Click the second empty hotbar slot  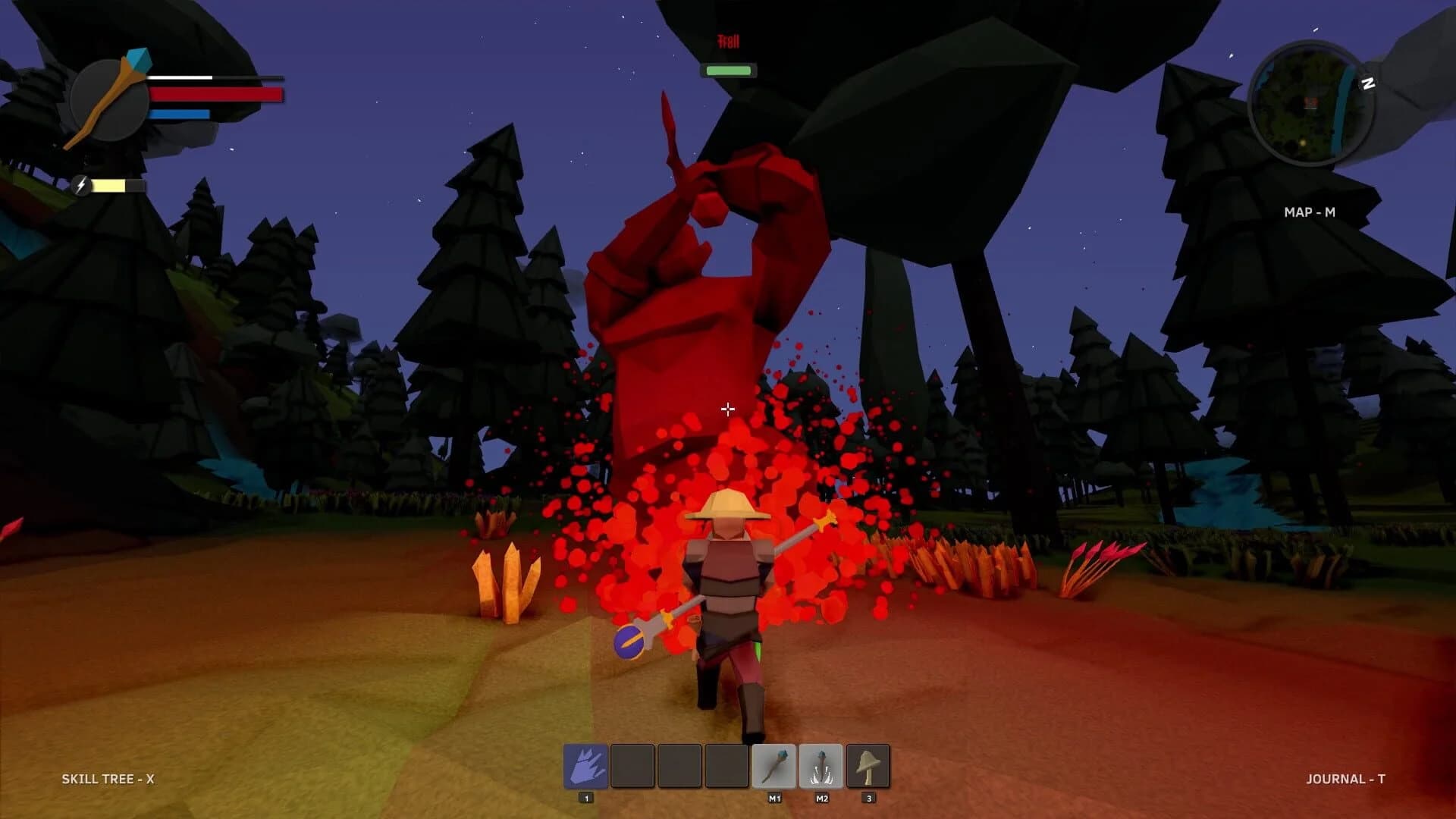(x=633, y=766)
